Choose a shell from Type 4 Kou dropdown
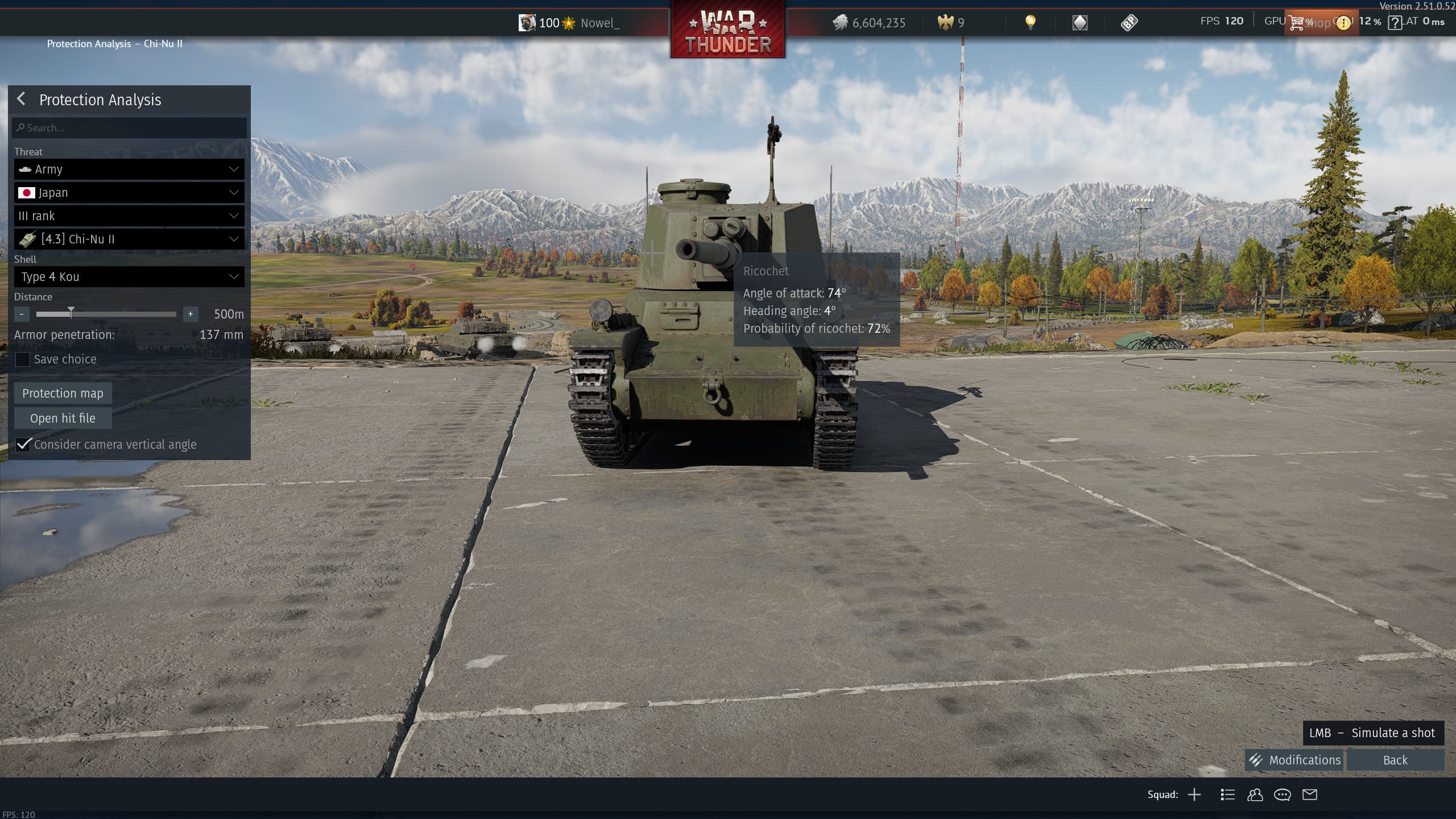1456x819 pixels. (129, 277)
